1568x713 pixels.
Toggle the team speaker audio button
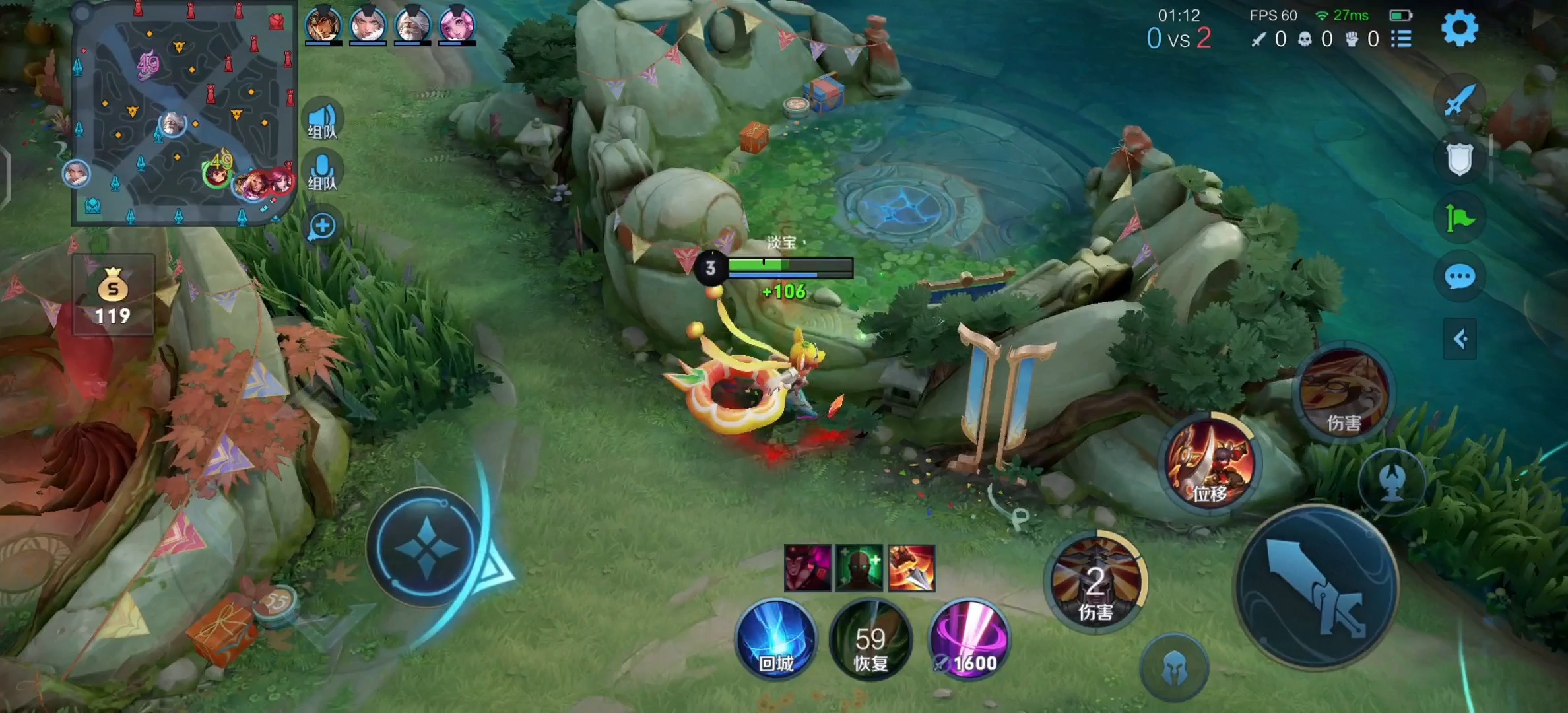click(x=322, y=121)
